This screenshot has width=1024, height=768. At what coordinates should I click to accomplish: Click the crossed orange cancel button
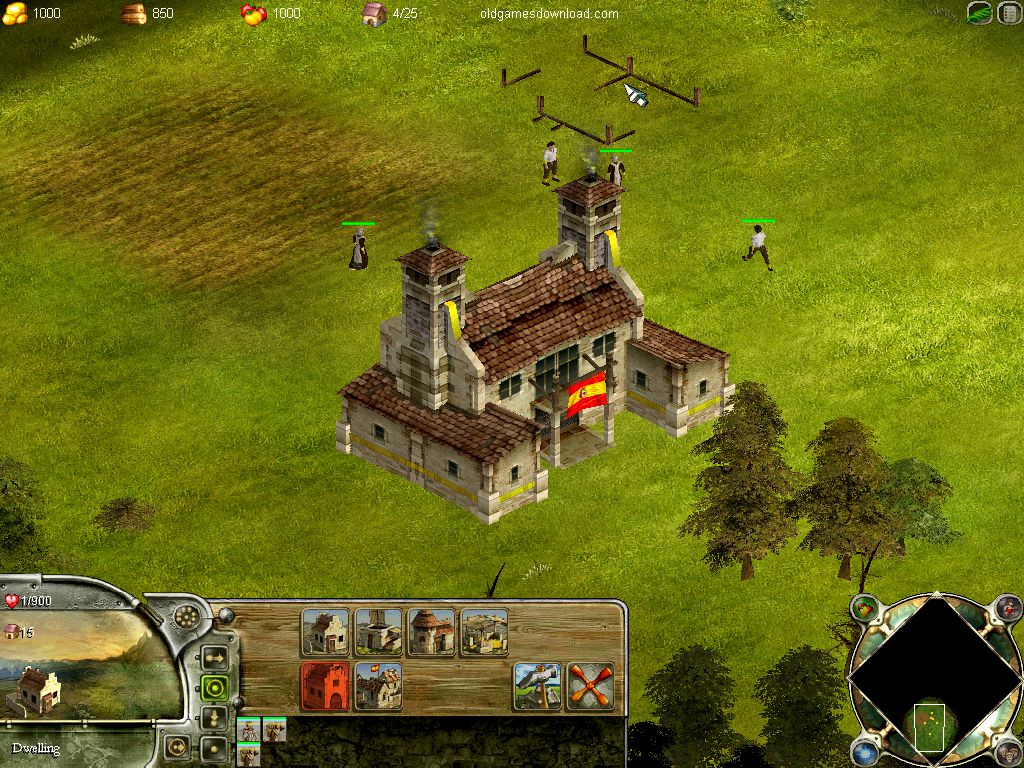590,686
